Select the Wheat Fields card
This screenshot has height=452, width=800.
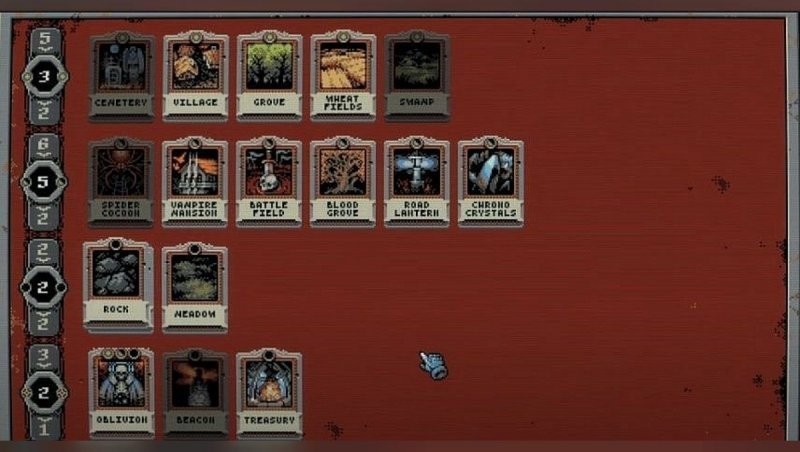[x=343, y=74]
